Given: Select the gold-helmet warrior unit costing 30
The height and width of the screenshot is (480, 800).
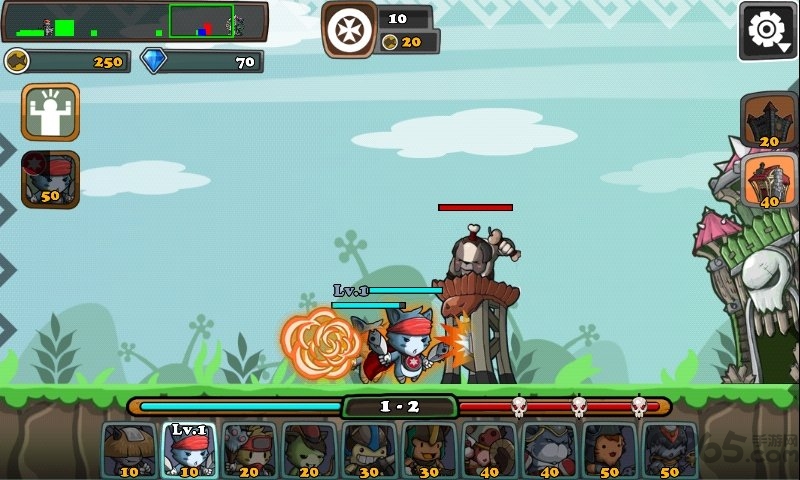Looking at the screenshot, I should pyautogui.click(x=429, y=450).
